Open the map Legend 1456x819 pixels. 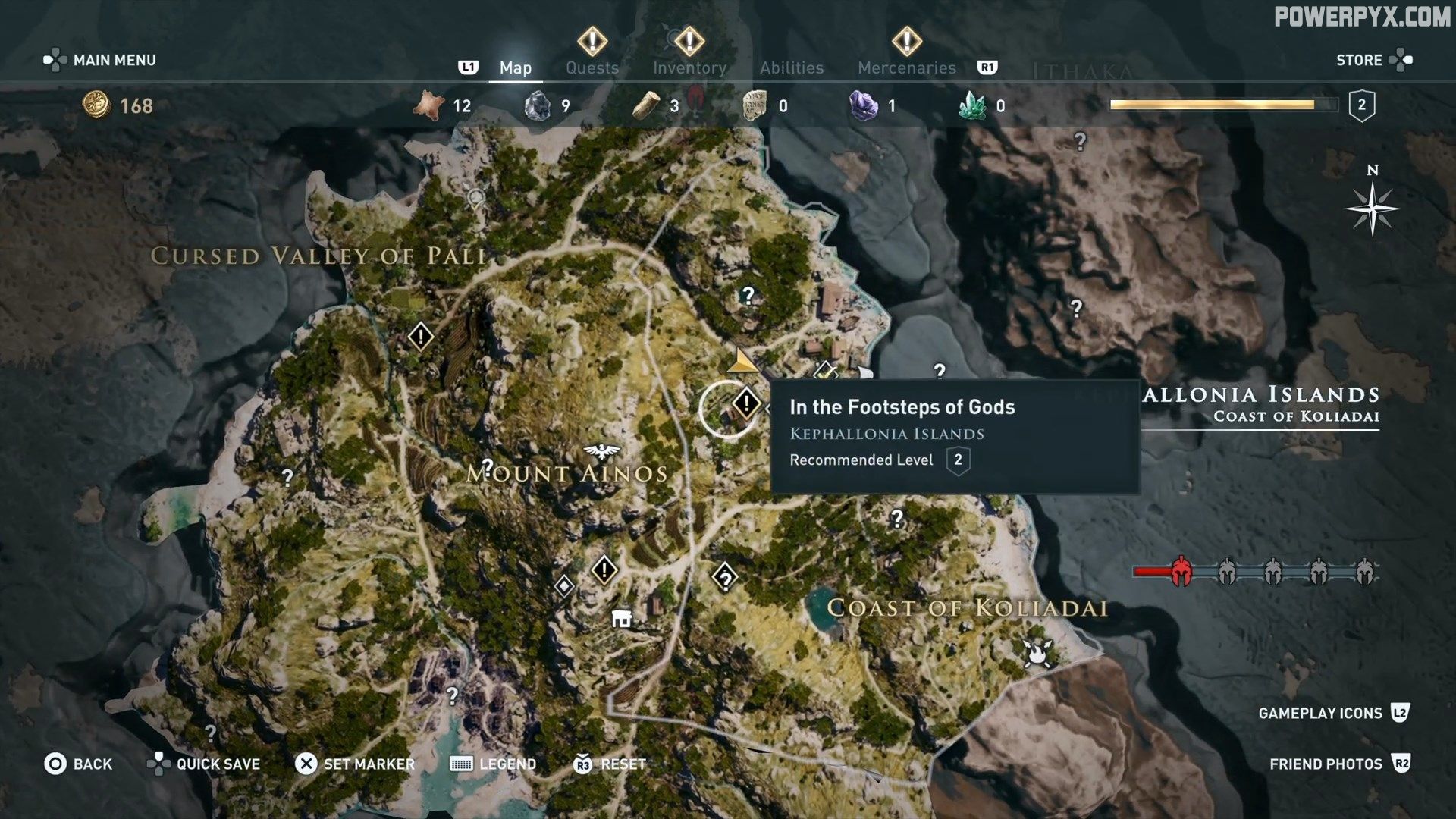(x=507, y=764)
